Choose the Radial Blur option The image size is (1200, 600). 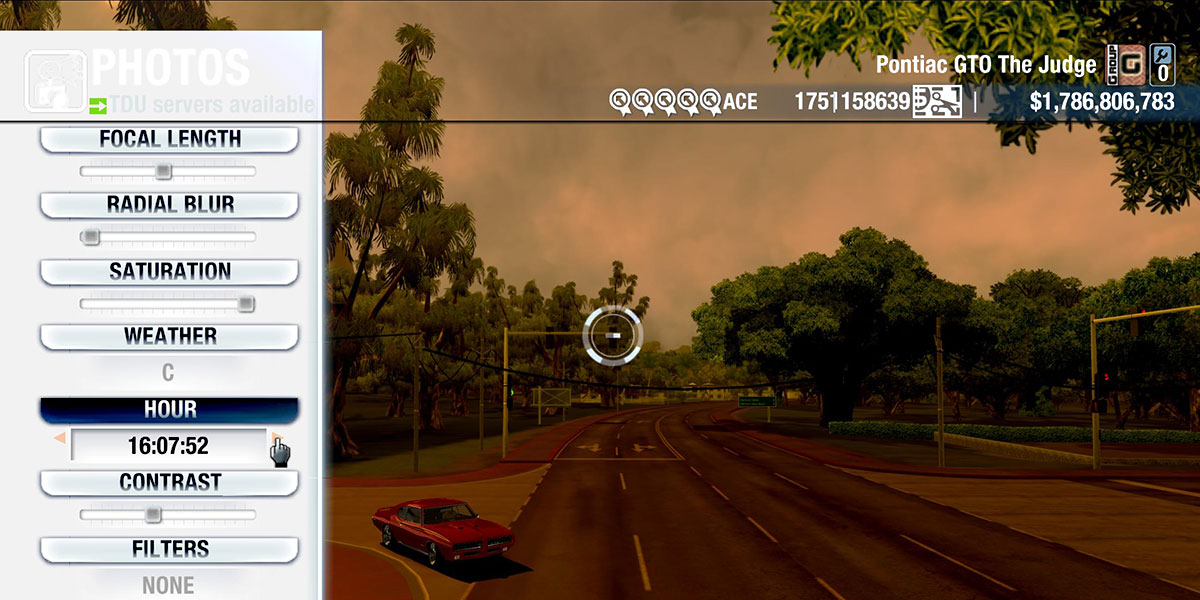click(169, 205)
